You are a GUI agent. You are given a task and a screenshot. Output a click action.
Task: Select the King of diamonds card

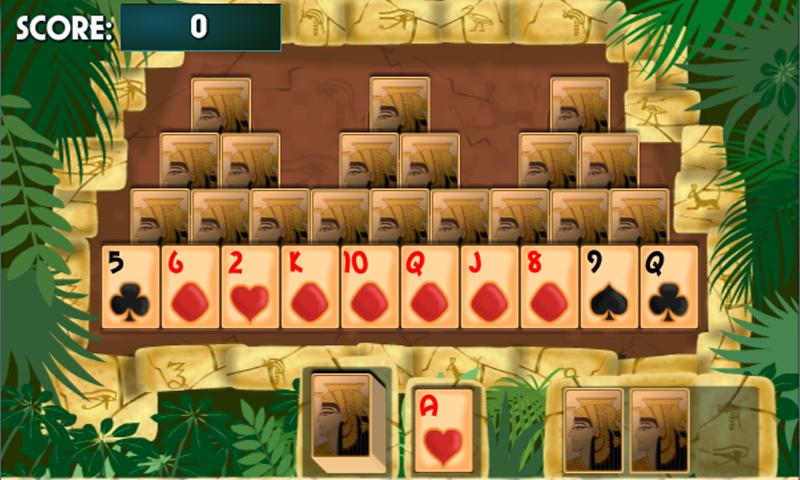click(x=311, y=288)
